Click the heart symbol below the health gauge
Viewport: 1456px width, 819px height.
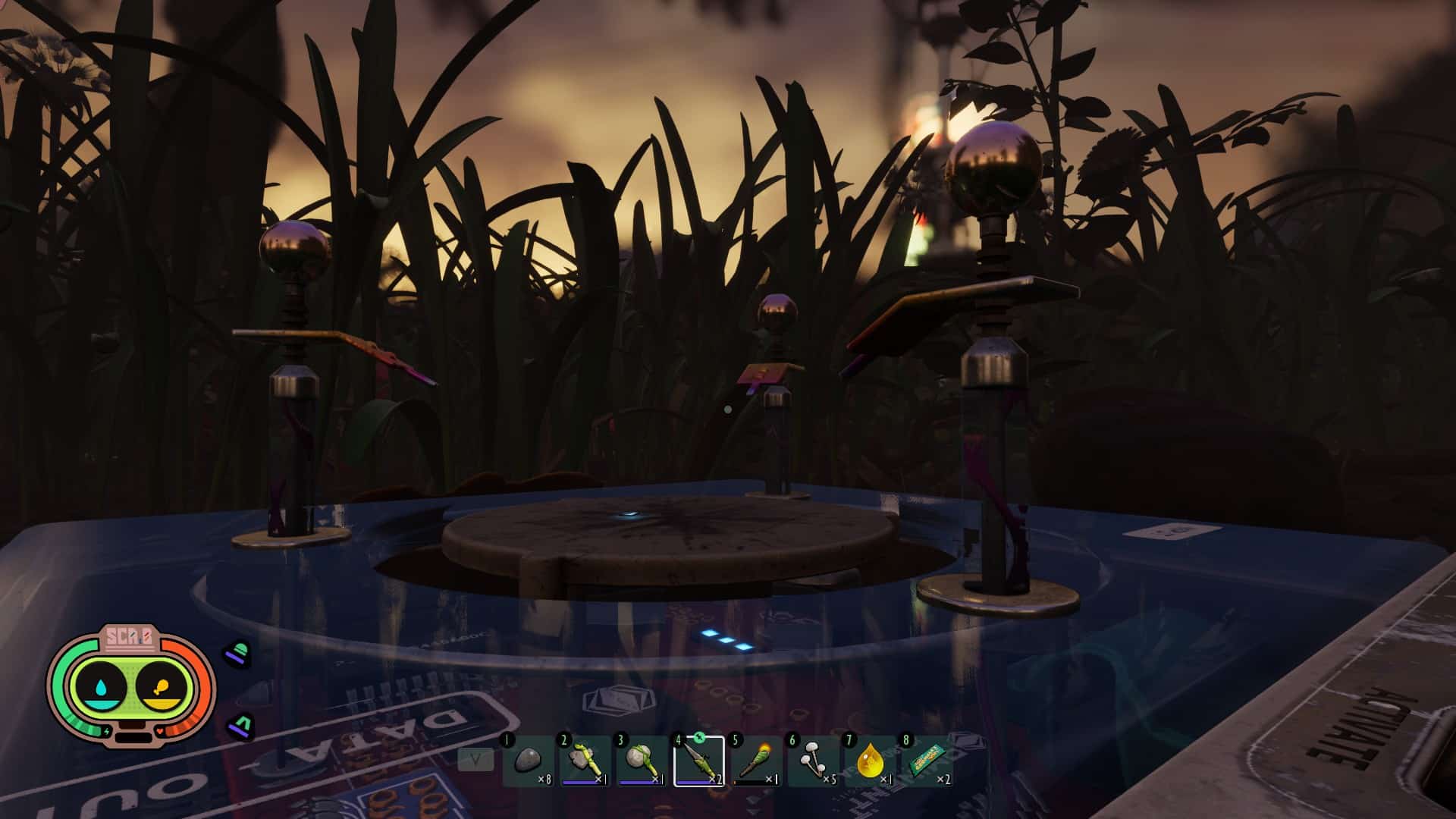(x=159, y=730)
